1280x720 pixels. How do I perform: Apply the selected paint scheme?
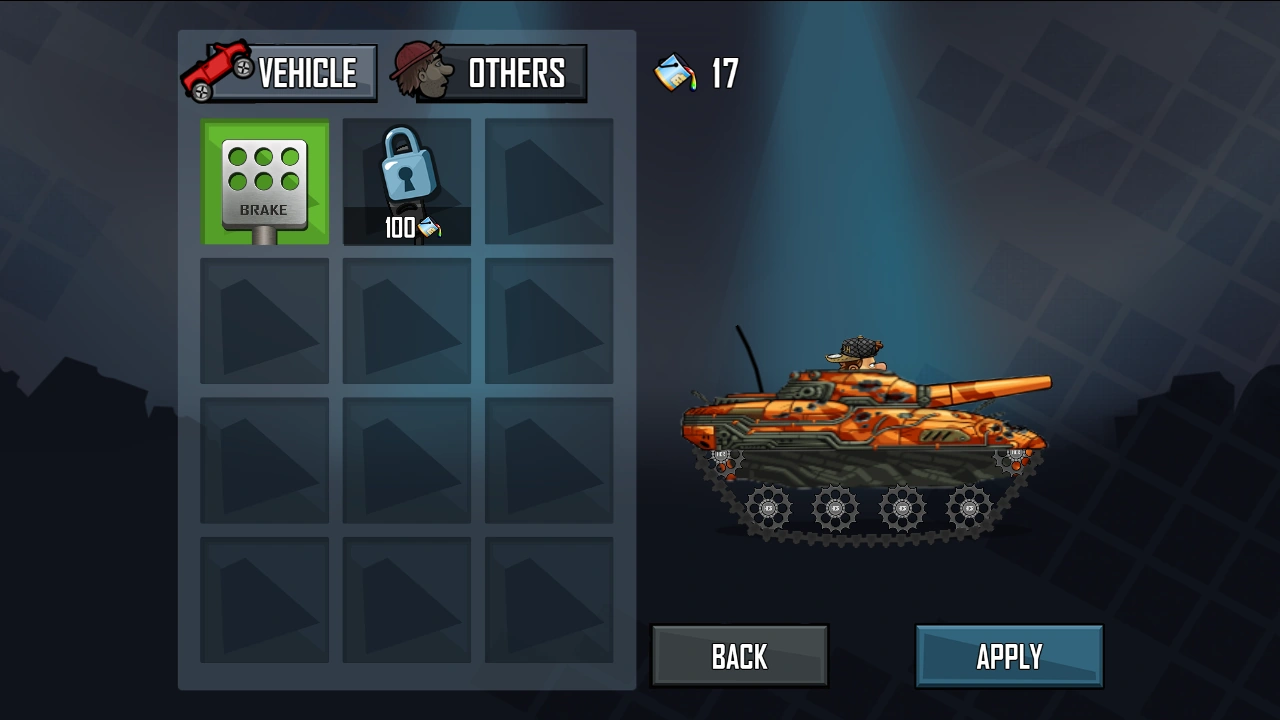[1009, 655]
